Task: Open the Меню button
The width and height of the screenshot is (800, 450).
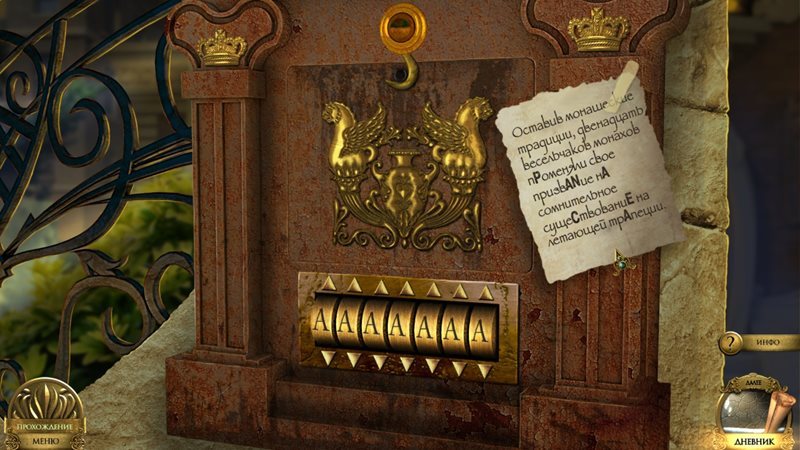Action: coord(45,439)
